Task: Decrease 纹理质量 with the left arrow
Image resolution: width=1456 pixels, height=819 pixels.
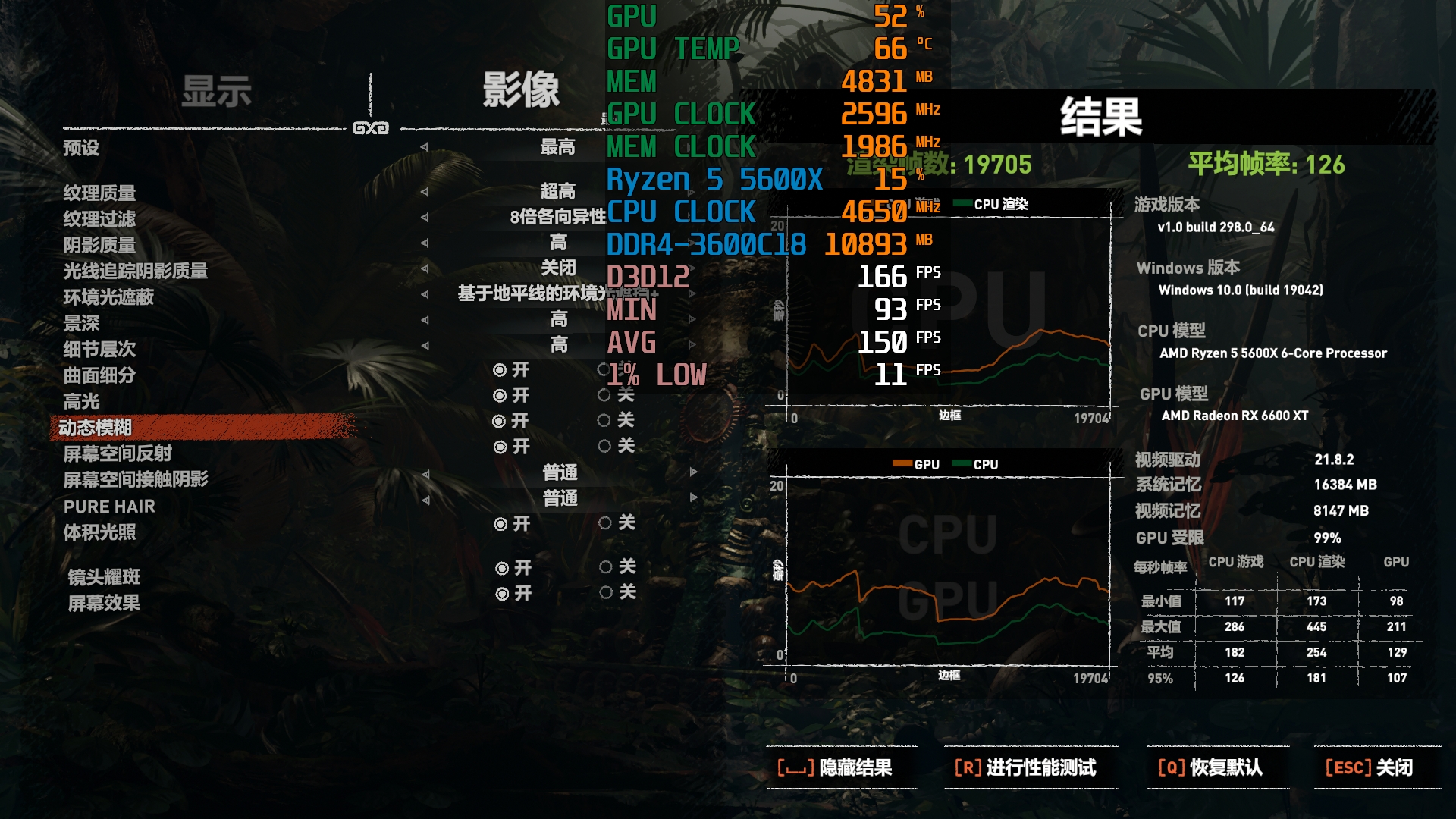Action: pos(423,193)
